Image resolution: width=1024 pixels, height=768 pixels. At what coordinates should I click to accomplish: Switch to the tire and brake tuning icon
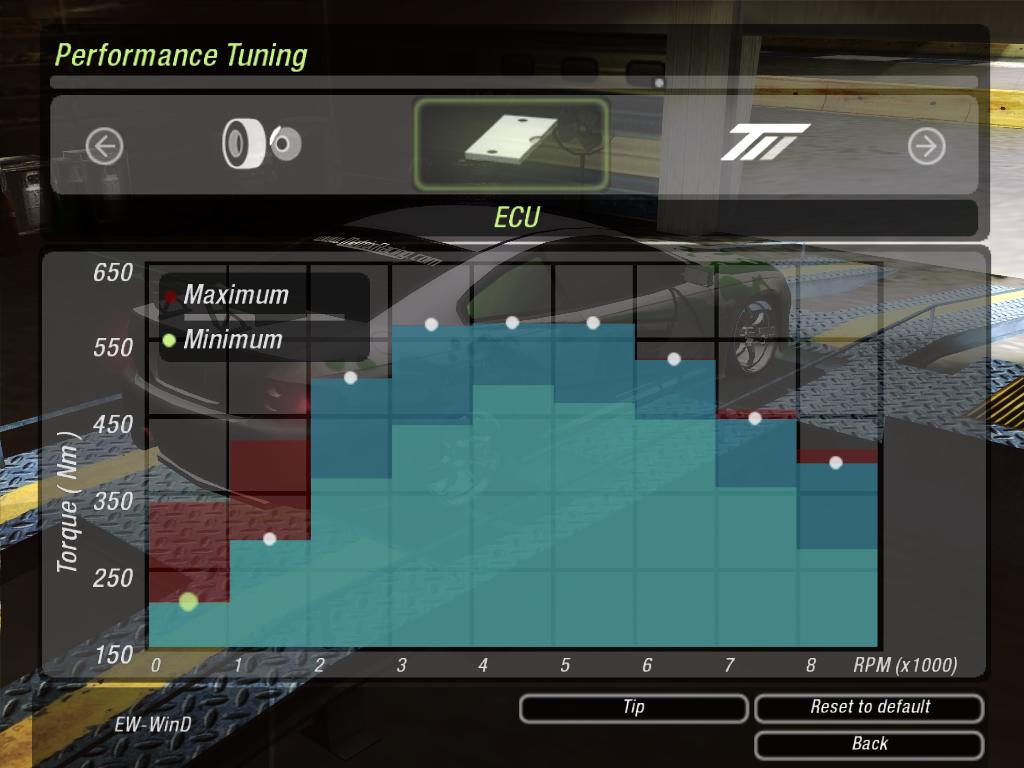pyautogui.click(x=261, y=144)
